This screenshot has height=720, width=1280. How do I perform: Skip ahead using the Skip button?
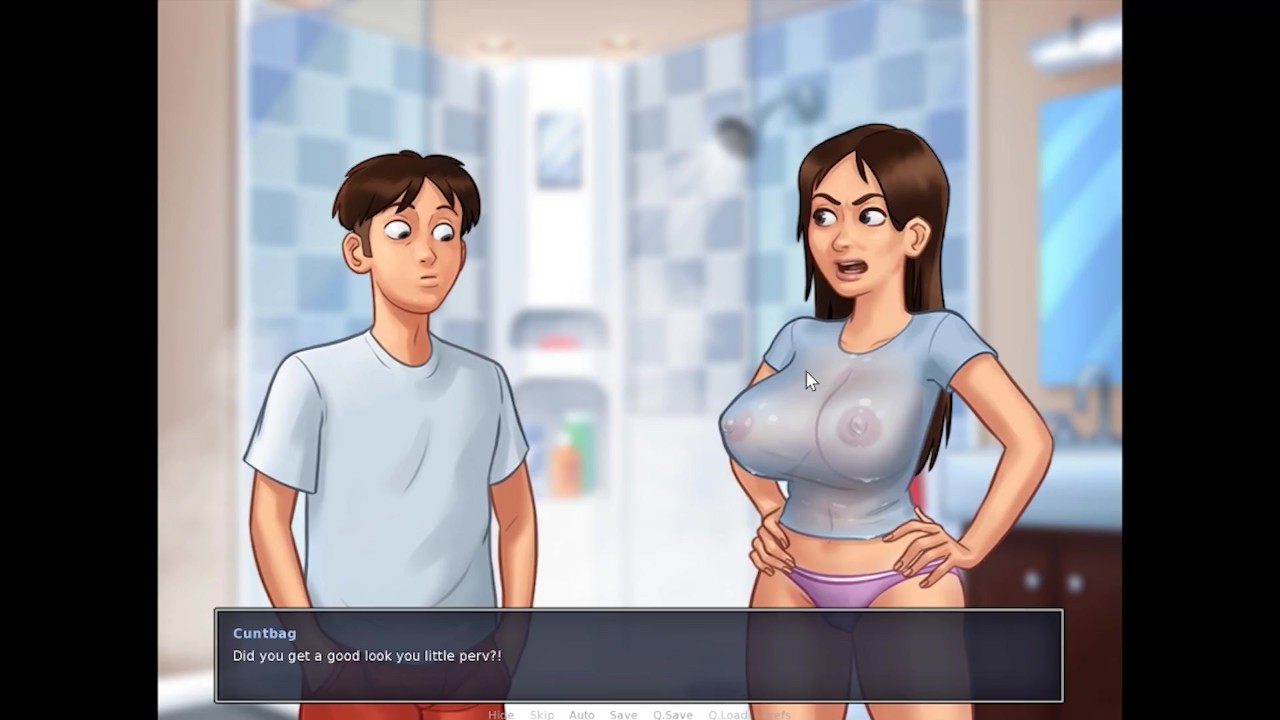tap(542, 715)
